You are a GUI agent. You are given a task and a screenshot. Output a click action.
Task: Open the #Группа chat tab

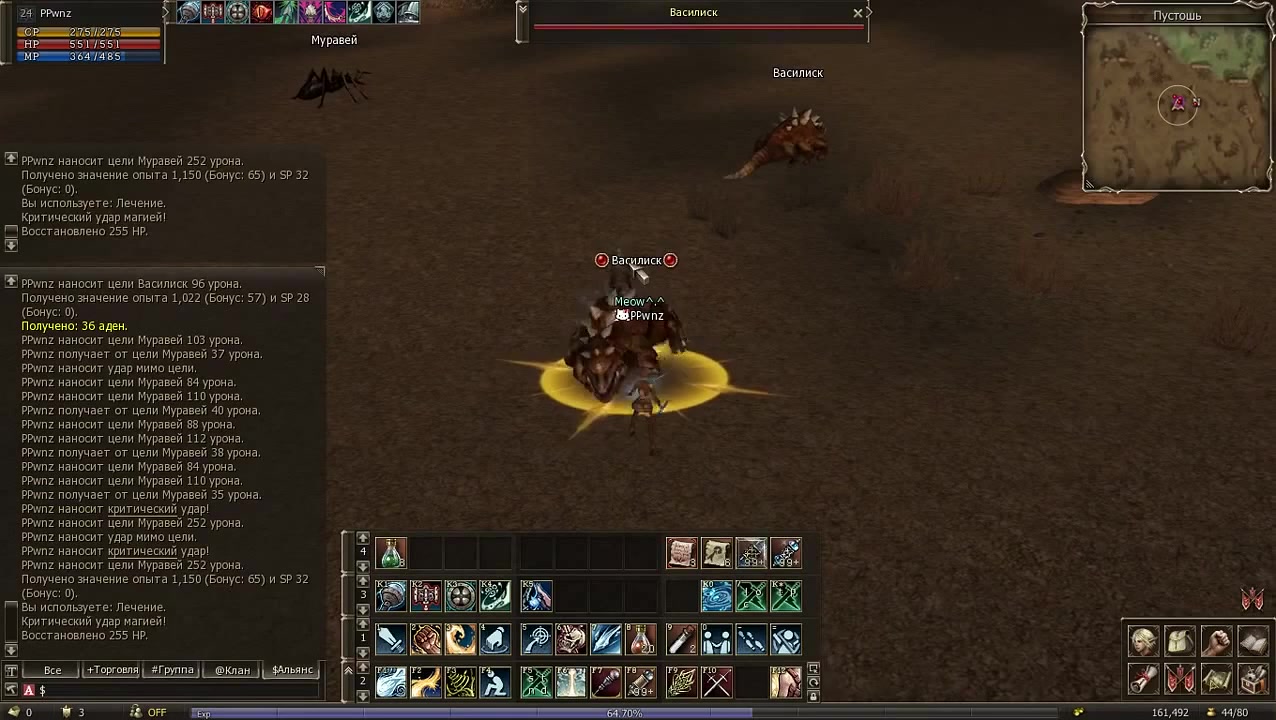pyautogui.click(x=172, y=670)
